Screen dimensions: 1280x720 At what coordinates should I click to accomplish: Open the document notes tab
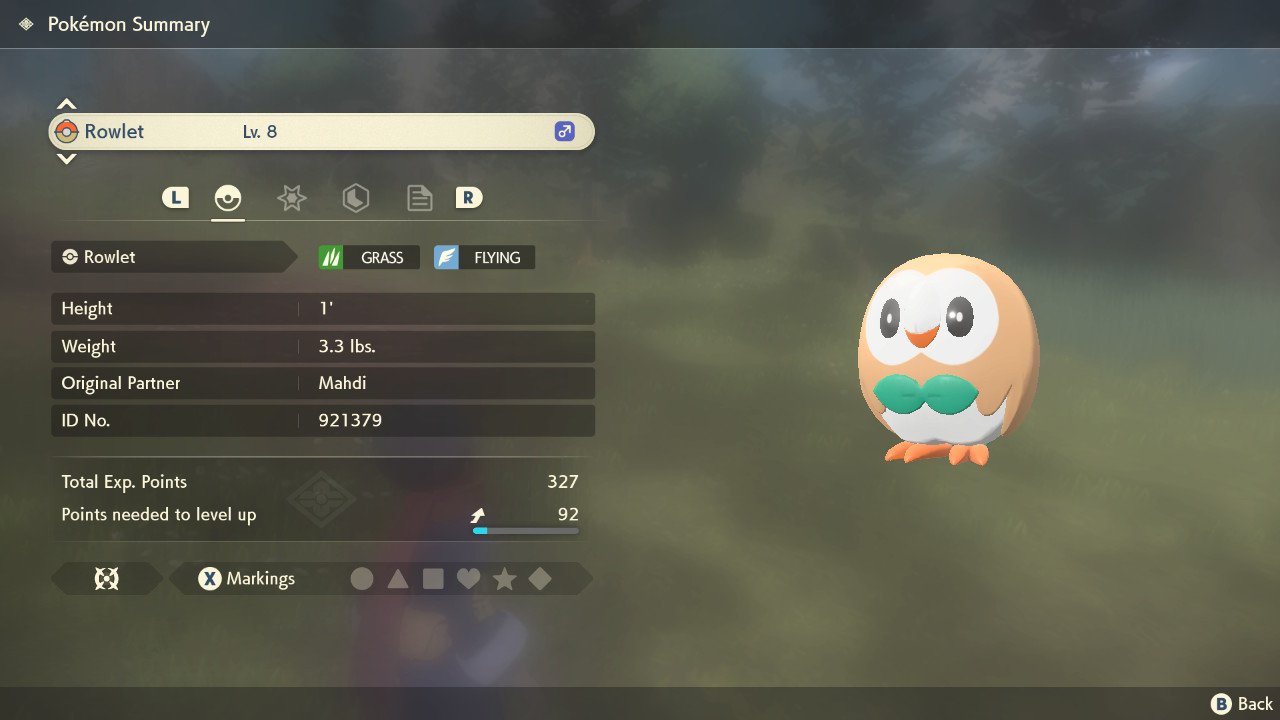point(419,198)
